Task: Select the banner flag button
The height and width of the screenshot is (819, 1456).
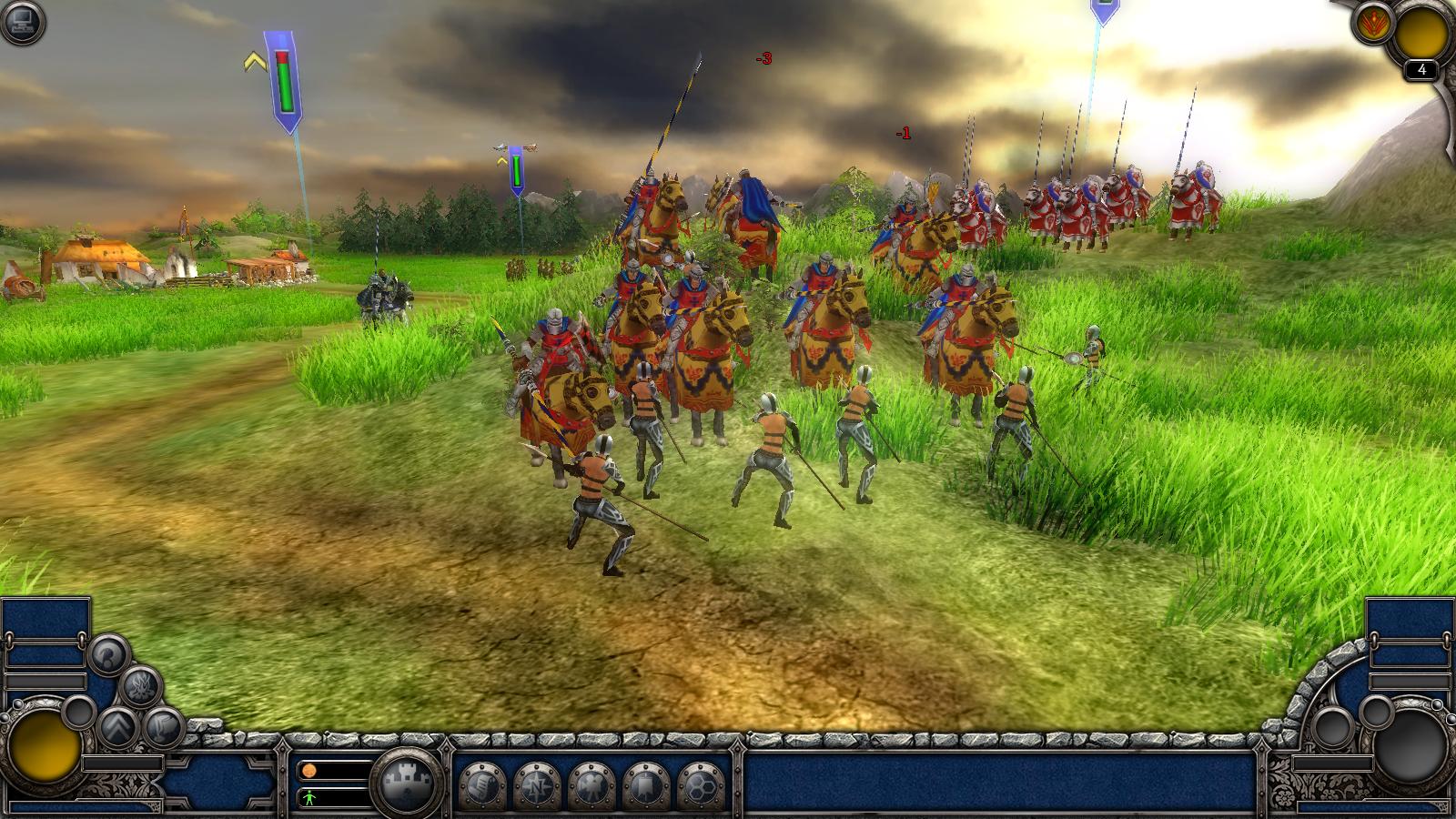Action: (x=645, y=784)
